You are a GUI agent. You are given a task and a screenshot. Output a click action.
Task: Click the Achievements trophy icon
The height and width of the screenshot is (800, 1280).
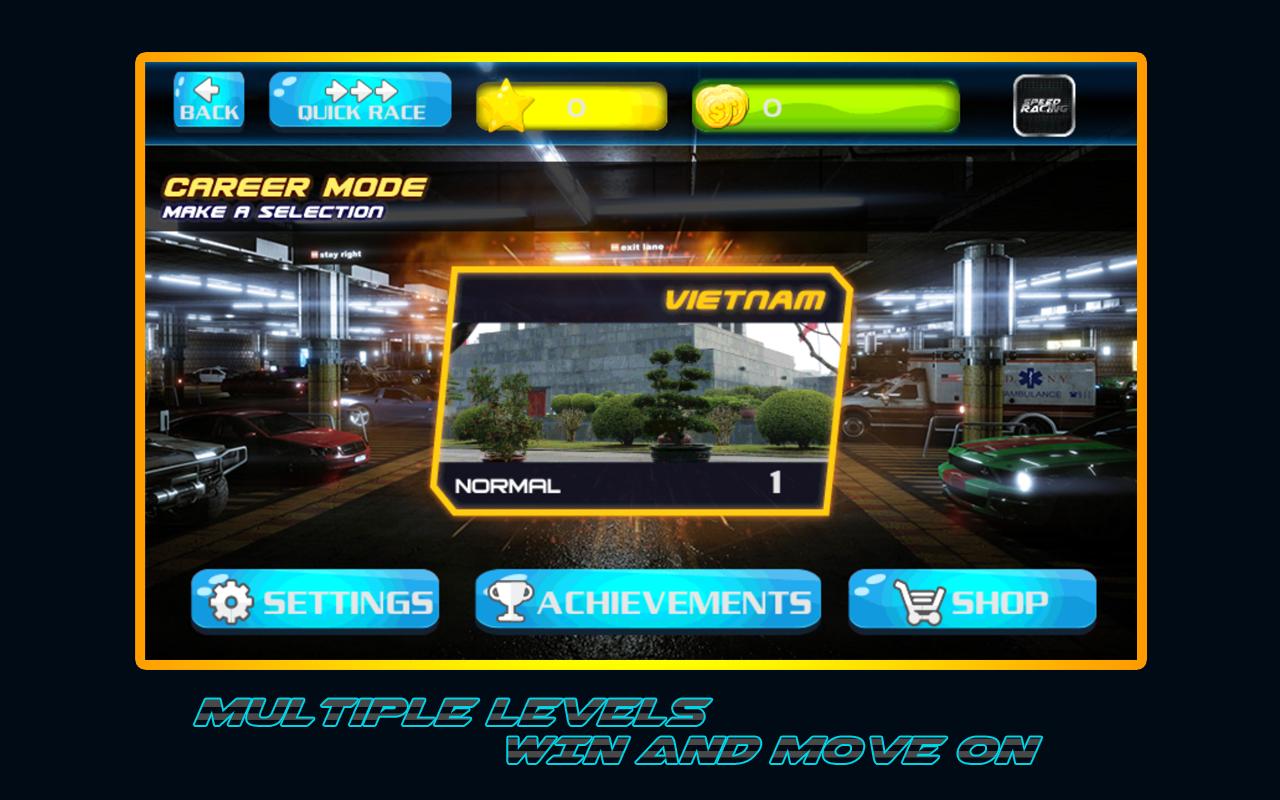tap(511, 600)
